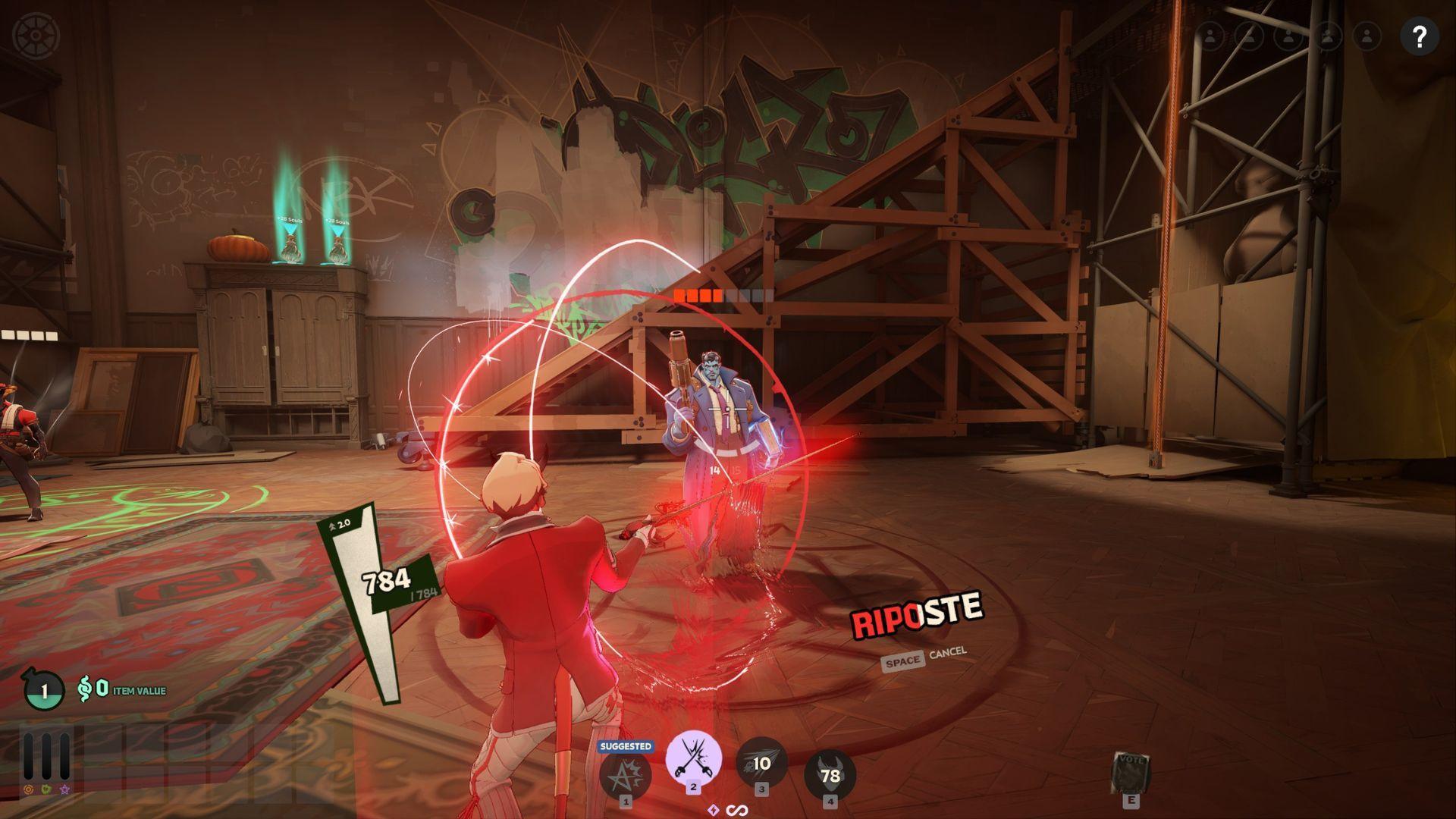1456x819 pixels.
Task: Click the purple star status icon bottom left
Action: pos(64,789)
